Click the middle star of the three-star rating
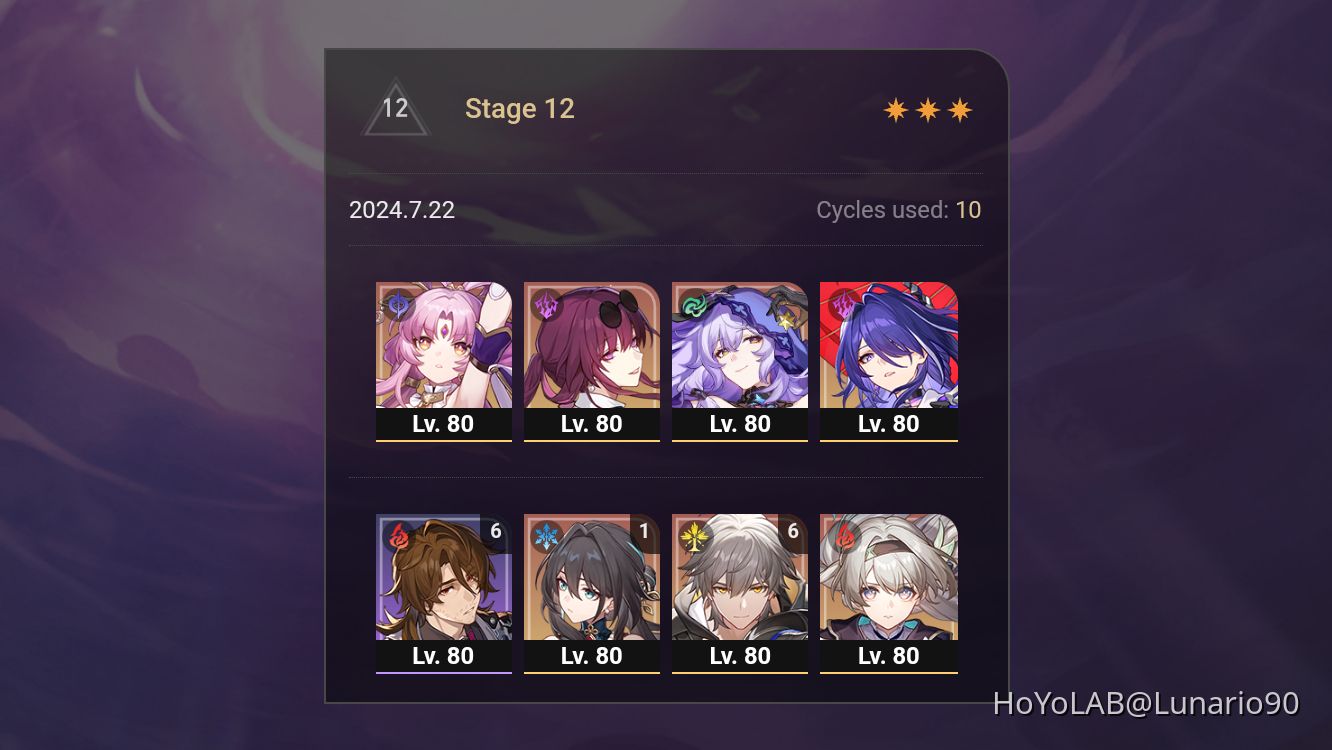 coord(929,108)
